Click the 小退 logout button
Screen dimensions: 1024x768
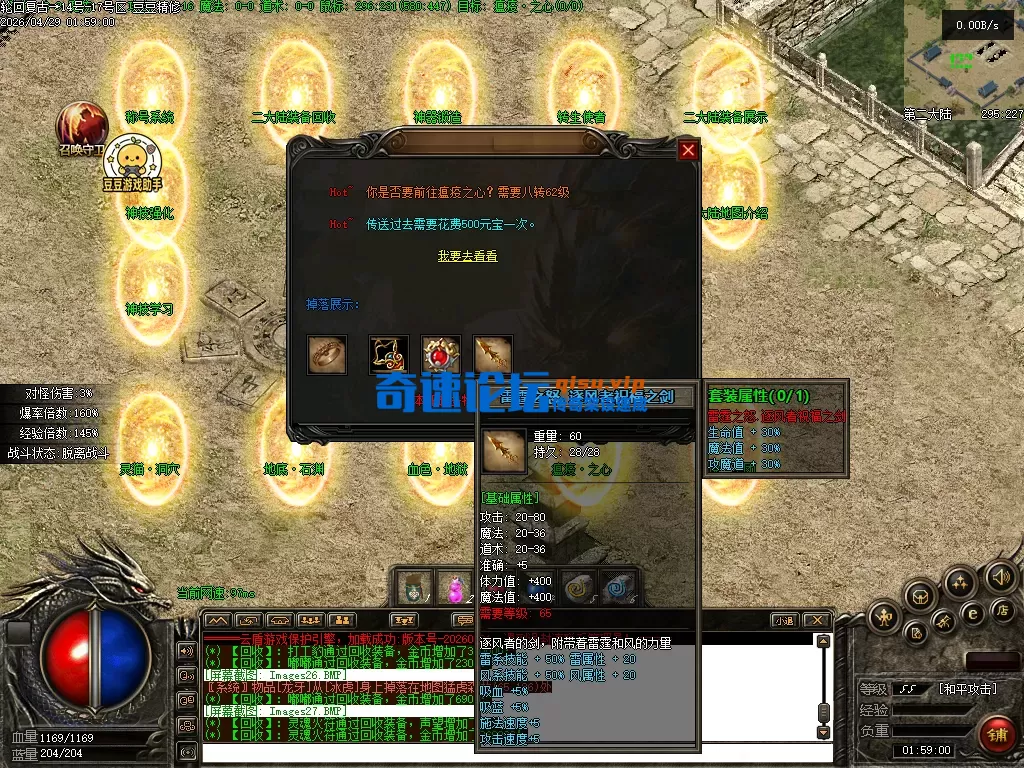(784, 621)
